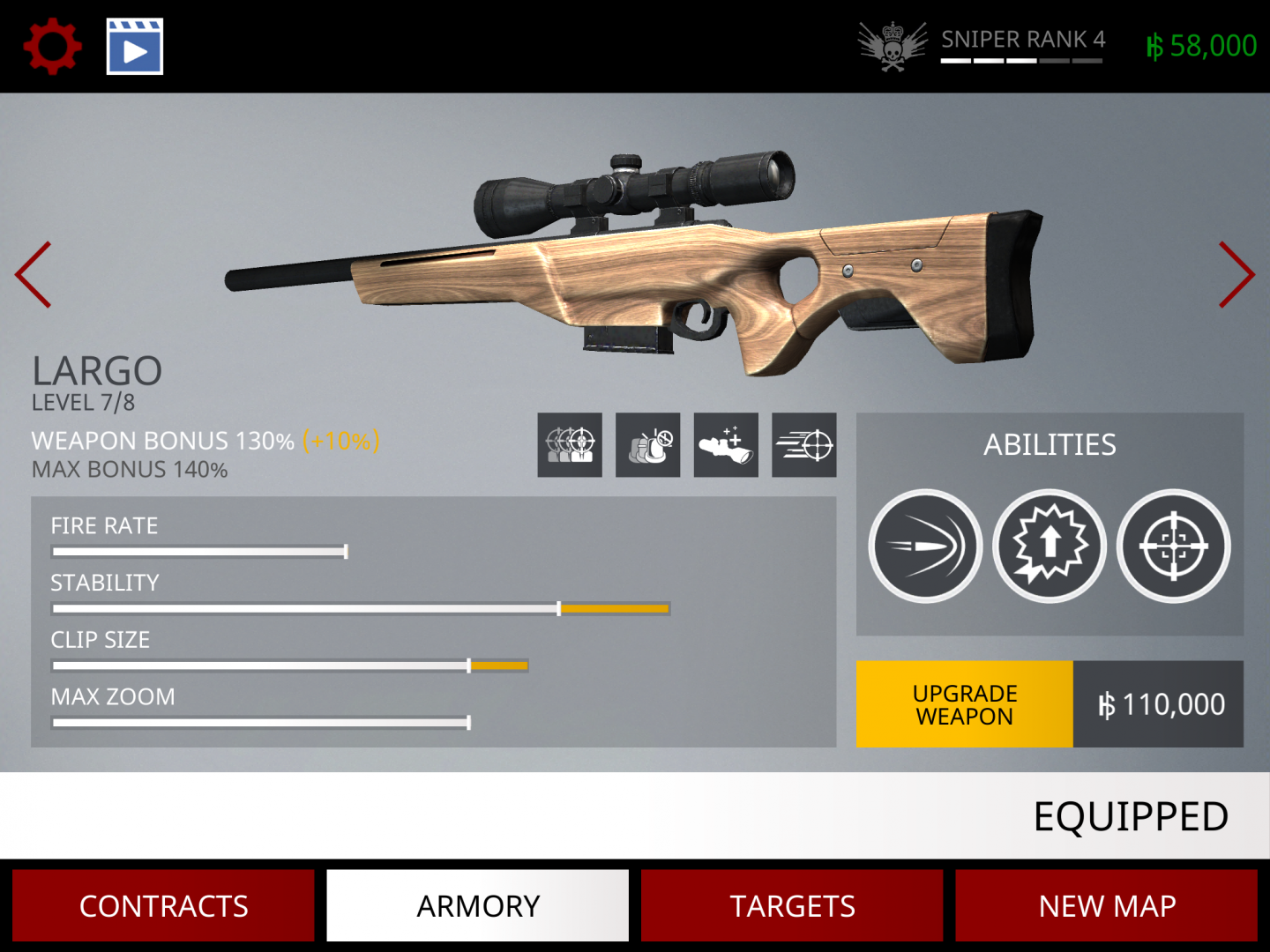
Task: Inspect the crowd no-alert perk icon
Action: click(x=647, y=445)
